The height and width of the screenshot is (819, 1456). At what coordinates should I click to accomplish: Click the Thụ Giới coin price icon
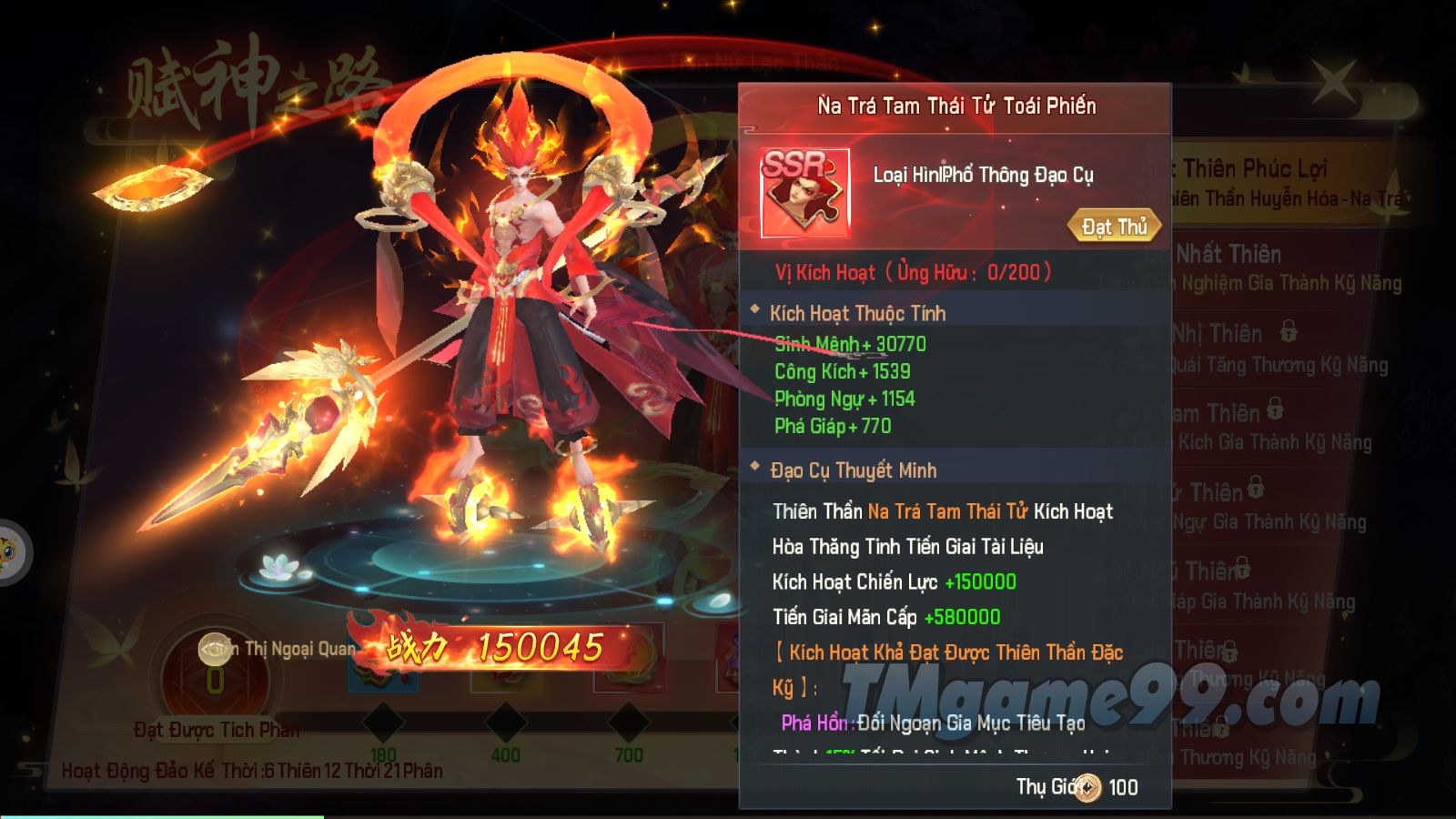pos(1087,788)
